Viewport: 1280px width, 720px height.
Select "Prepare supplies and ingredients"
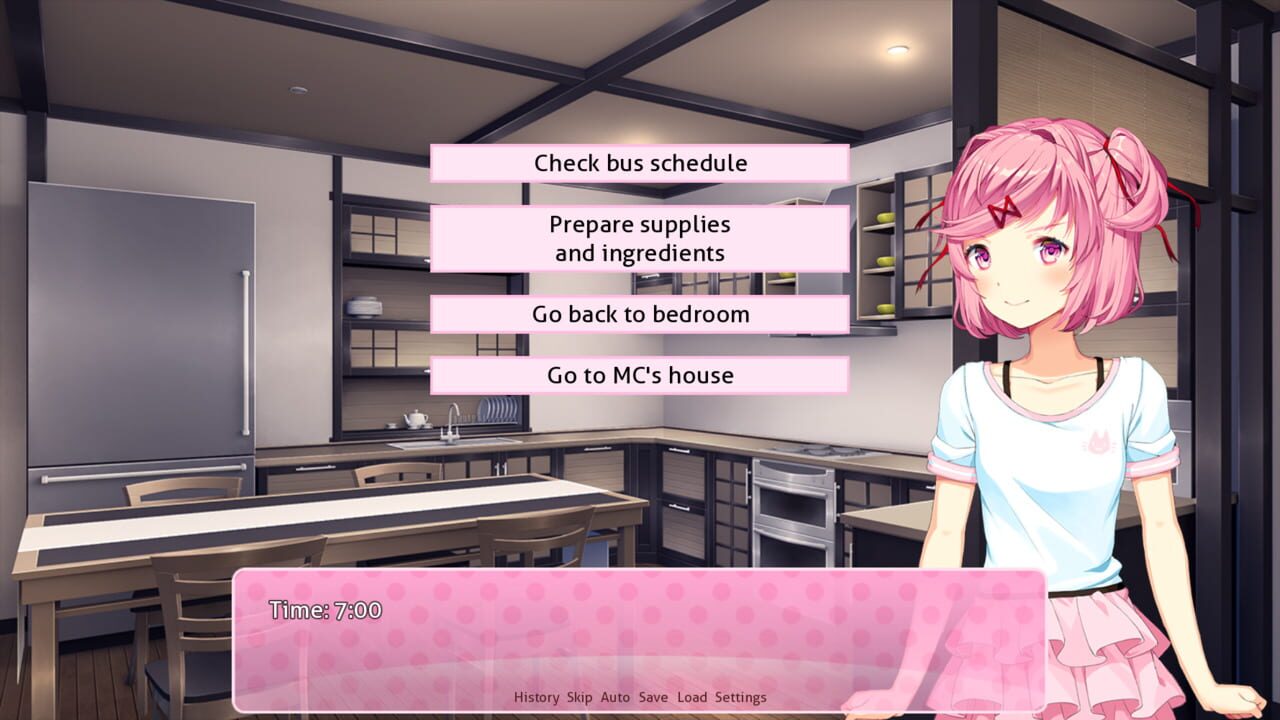tap(639, 238)
